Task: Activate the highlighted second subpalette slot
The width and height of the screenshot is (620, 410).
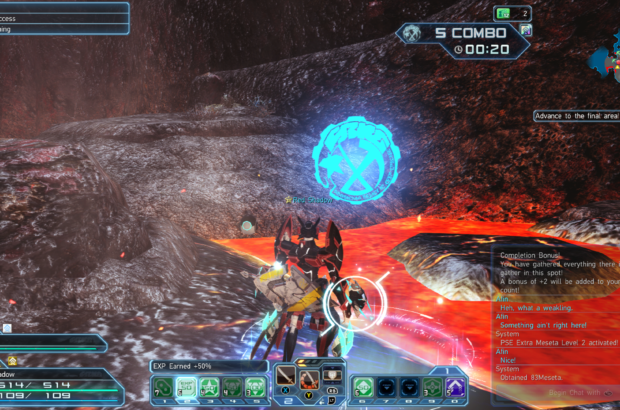Action: point(185,386)
